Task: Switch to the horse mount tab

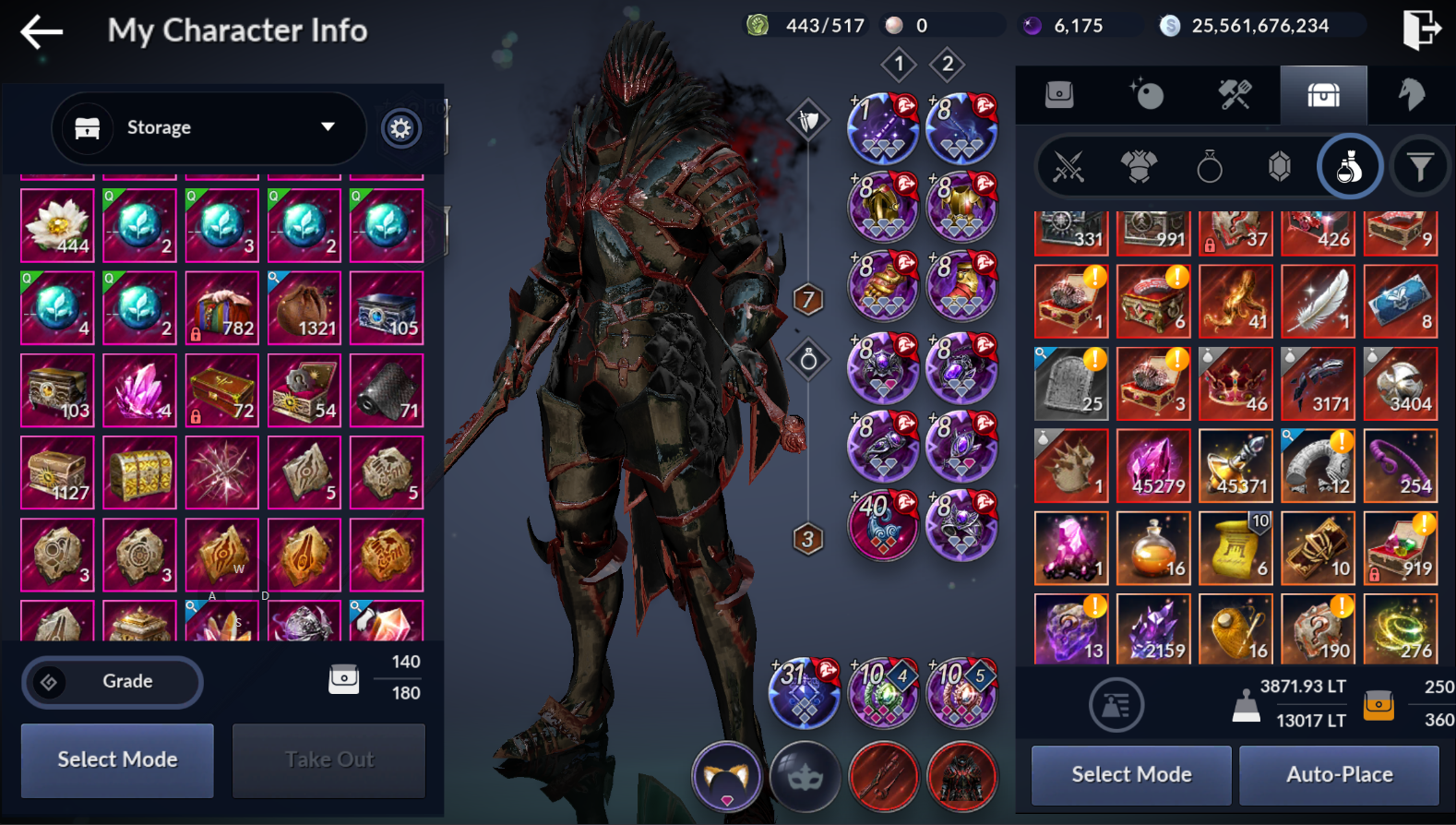Action: point(1411,94)
